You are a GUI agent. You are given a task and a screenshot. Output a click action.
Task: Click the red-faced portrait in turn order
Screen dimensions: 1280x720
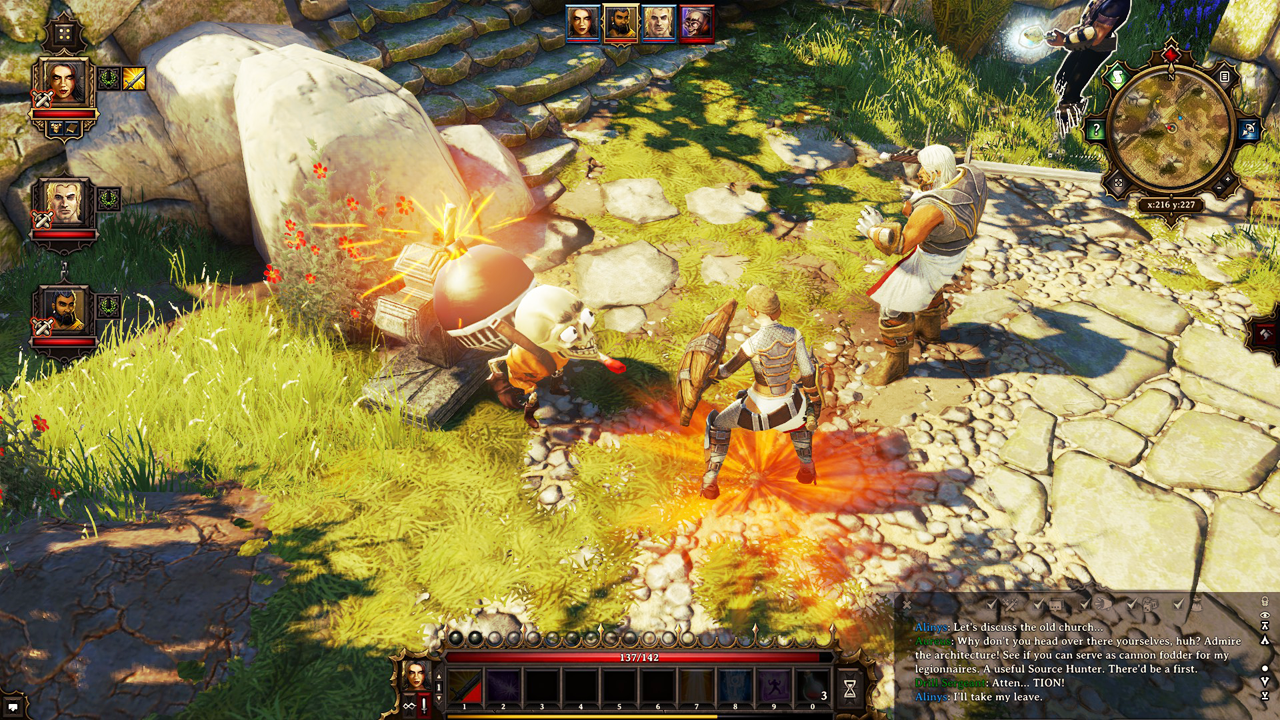pyautogui.click(x=696, y=23)
